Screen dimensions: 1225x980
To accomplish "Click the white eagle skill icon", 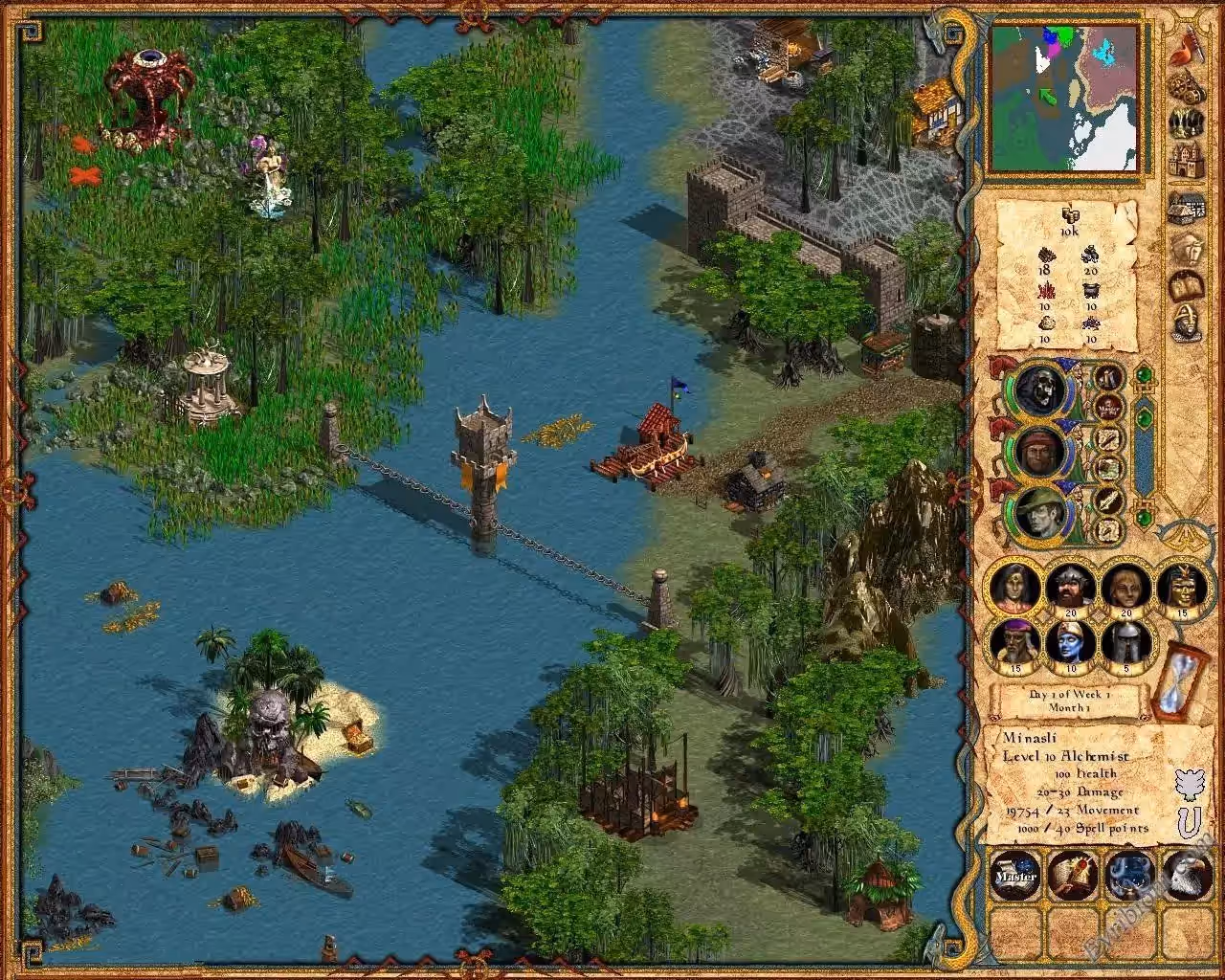I will pos(1188,874).
